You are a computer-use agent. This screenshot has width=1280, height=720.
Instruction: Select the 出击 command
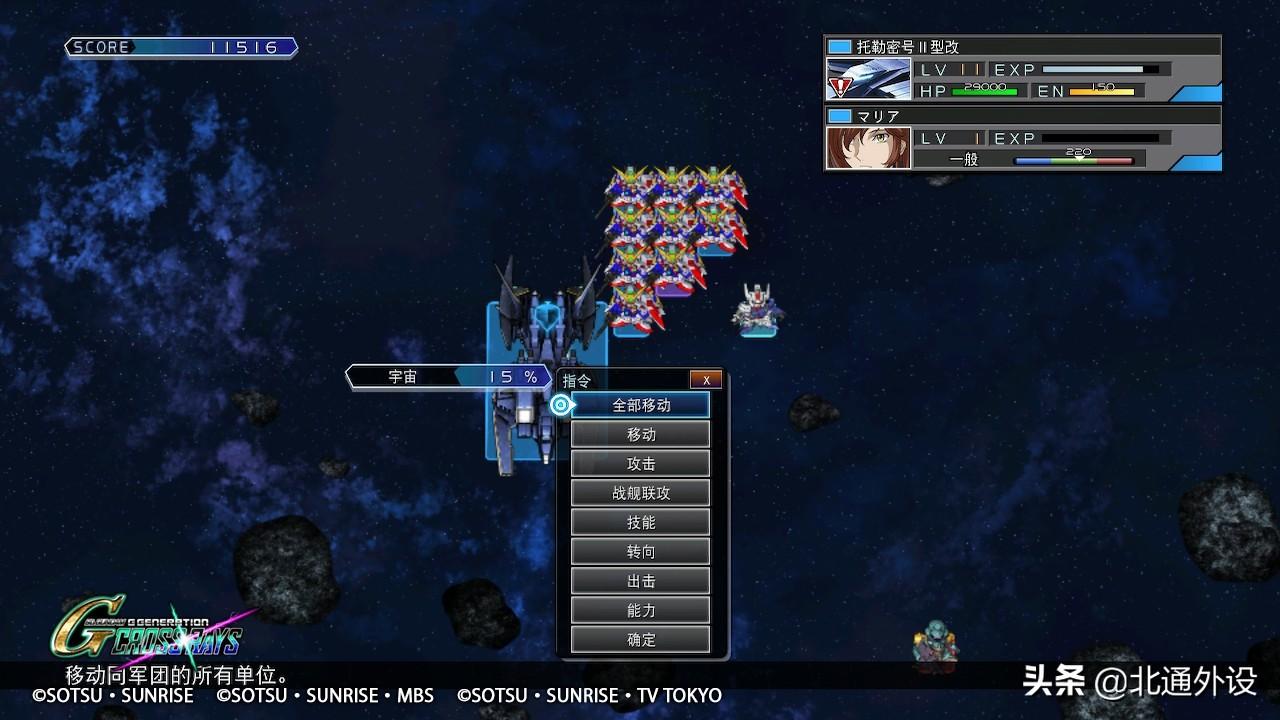641,581
